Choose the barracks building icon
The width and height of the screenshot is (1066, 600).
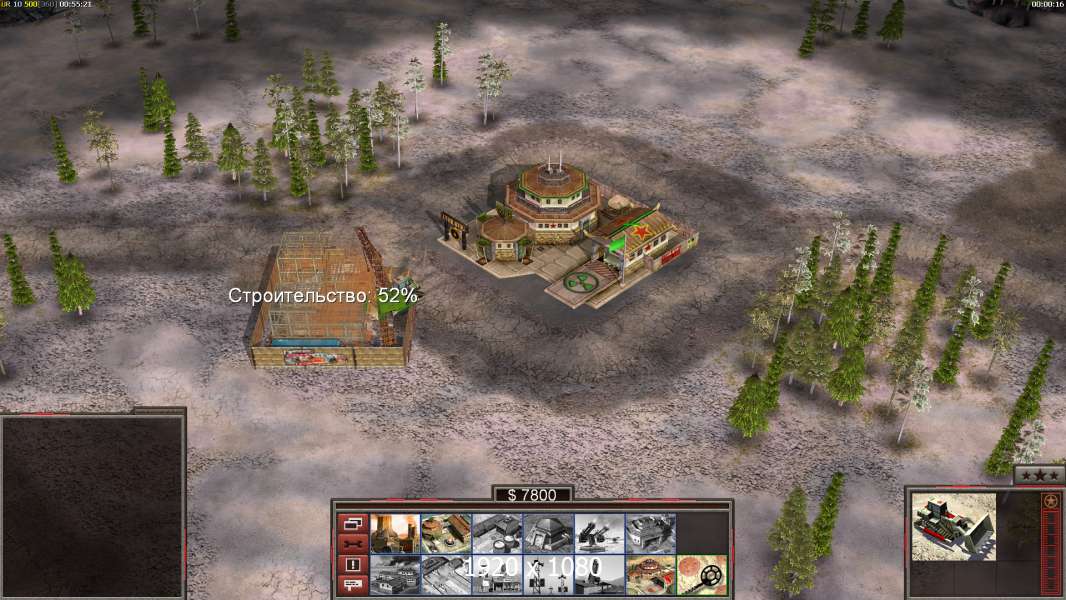tap(446, 533)
